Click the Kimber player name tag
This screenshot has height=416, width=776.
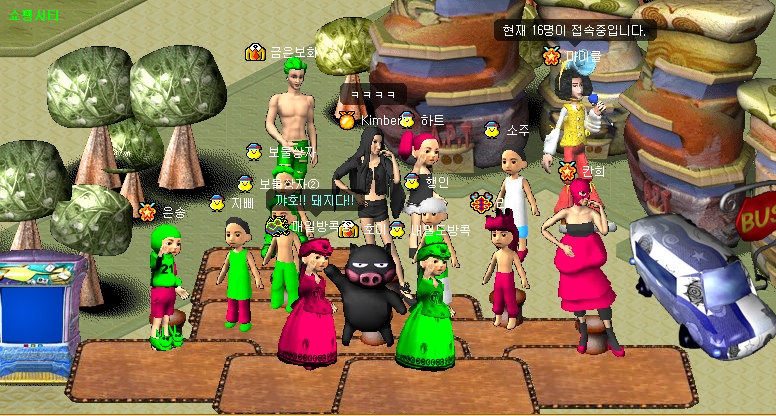(379, 121)
